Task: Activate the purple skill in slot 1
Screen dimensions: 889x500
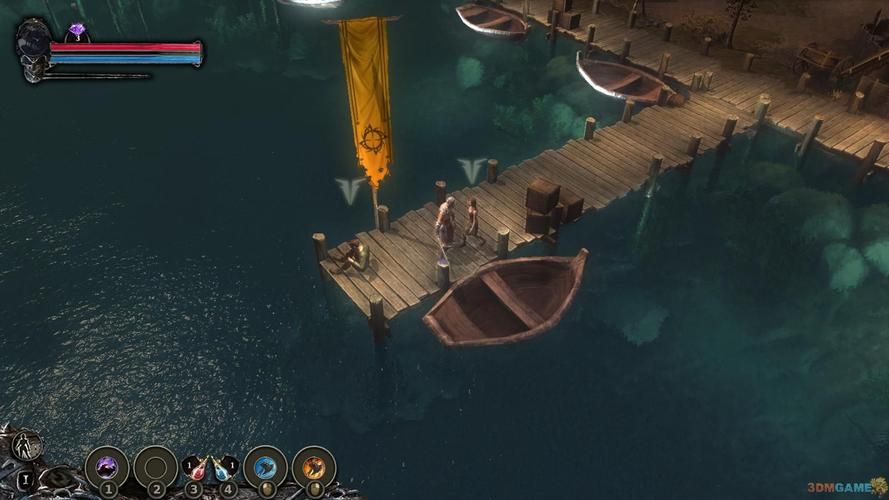Action: click(107, 466)
